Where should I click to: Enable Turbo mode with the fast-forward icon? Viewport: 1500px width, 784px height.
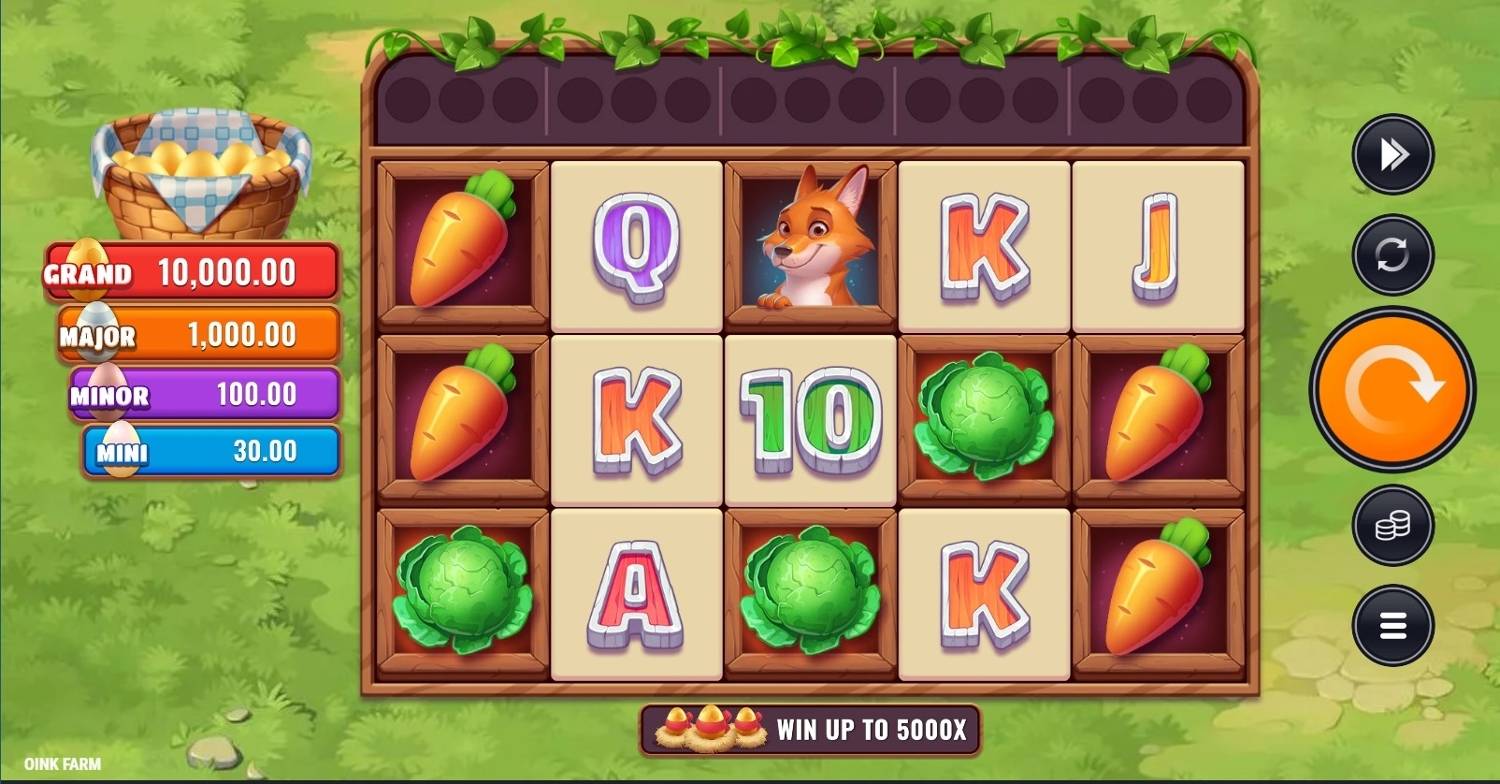click(1392, 154)
